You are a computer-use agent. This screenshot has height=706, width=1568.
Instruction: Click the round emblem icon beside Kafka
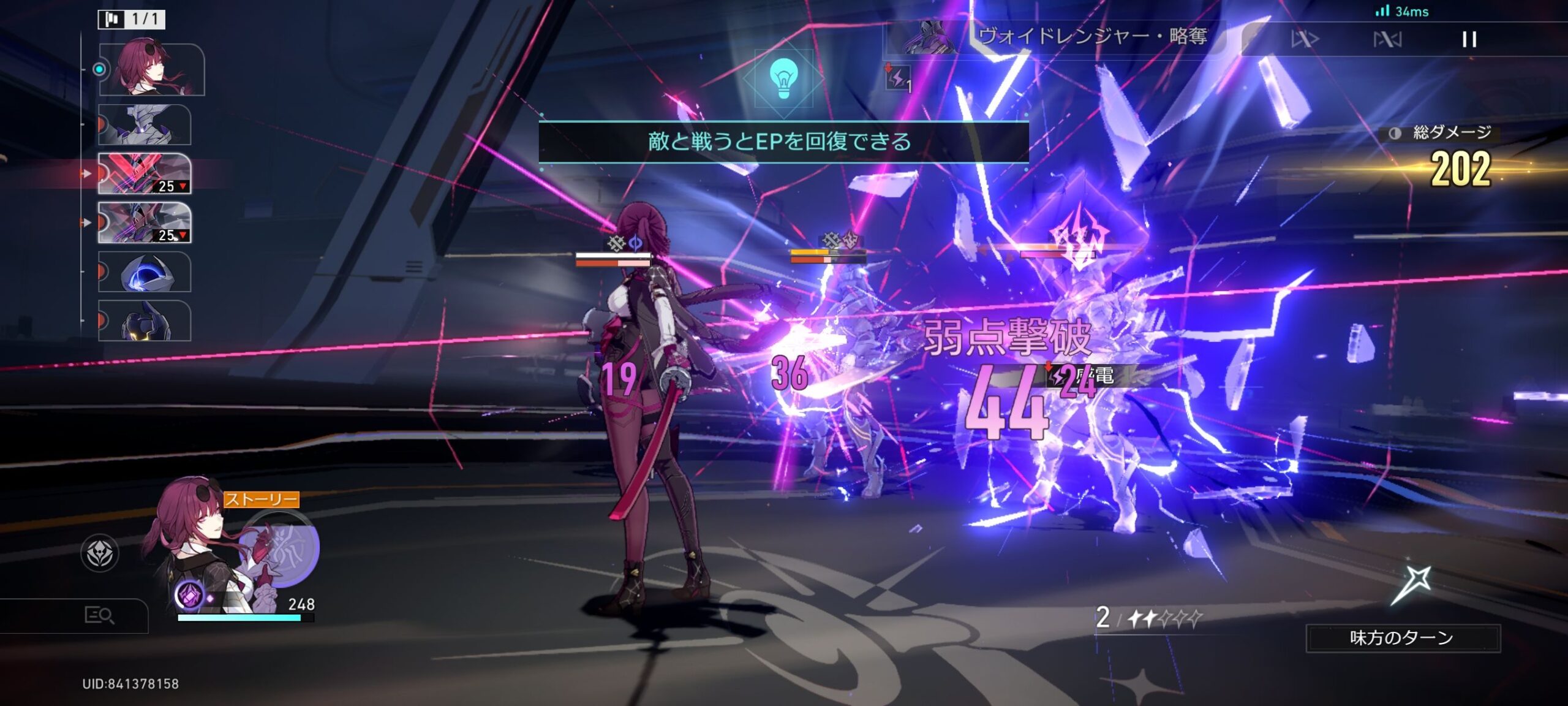click(x=100, y=553)
